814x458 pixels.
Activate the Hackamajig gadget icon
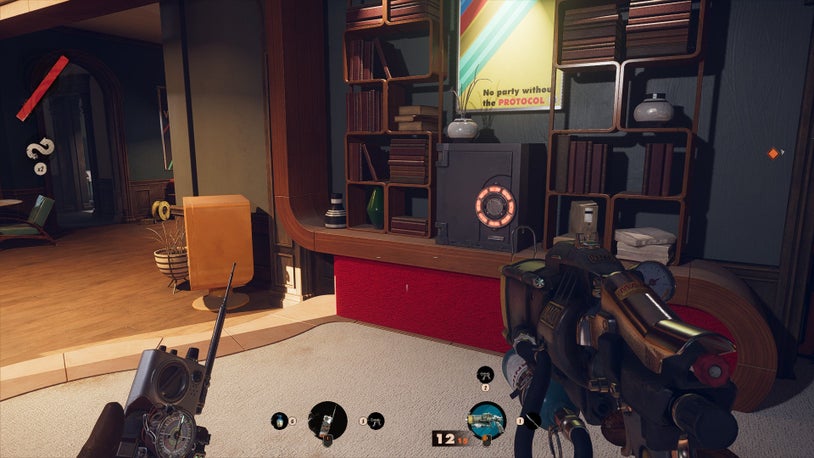tap(327, 420)
